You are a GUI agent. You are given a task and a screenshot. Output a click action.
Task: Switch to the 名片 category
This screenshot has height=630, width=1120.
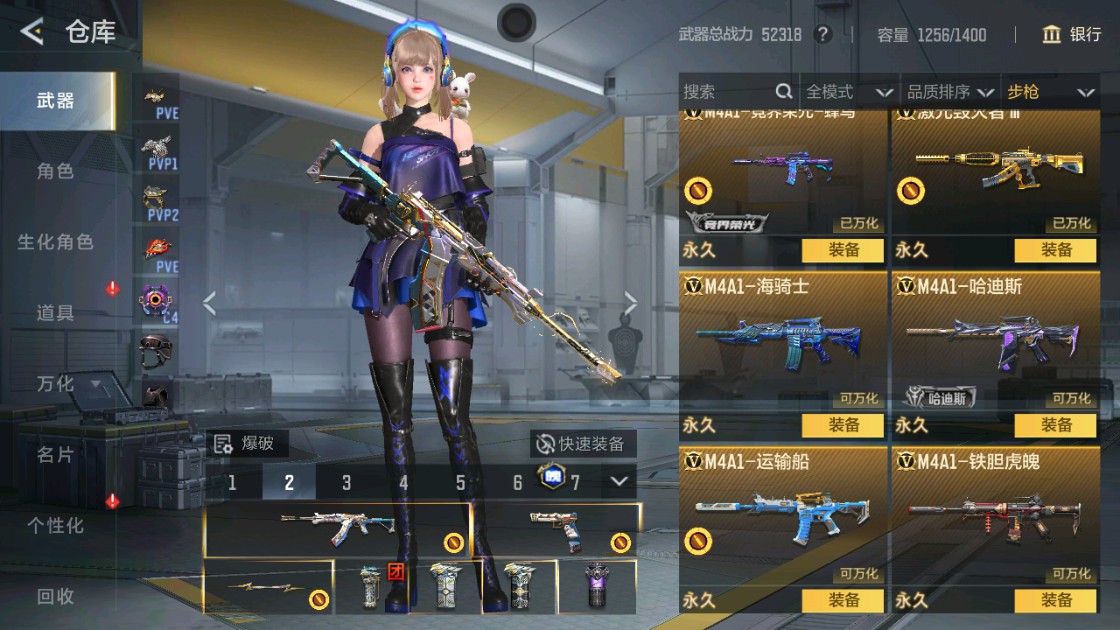(55, 454)
